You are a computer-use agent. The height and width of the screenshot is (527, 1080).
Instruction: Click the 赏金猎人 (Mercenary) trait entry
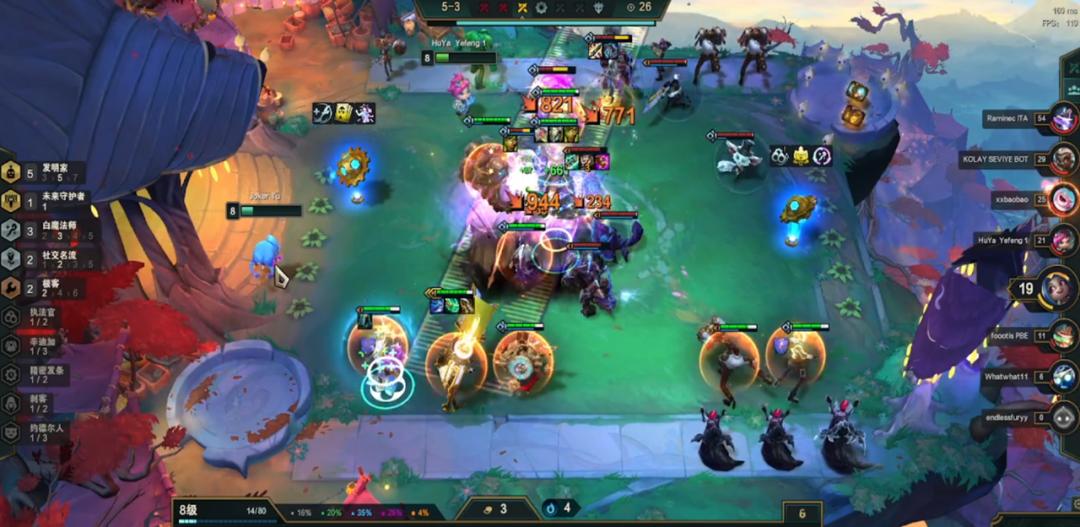pos(36,374)
